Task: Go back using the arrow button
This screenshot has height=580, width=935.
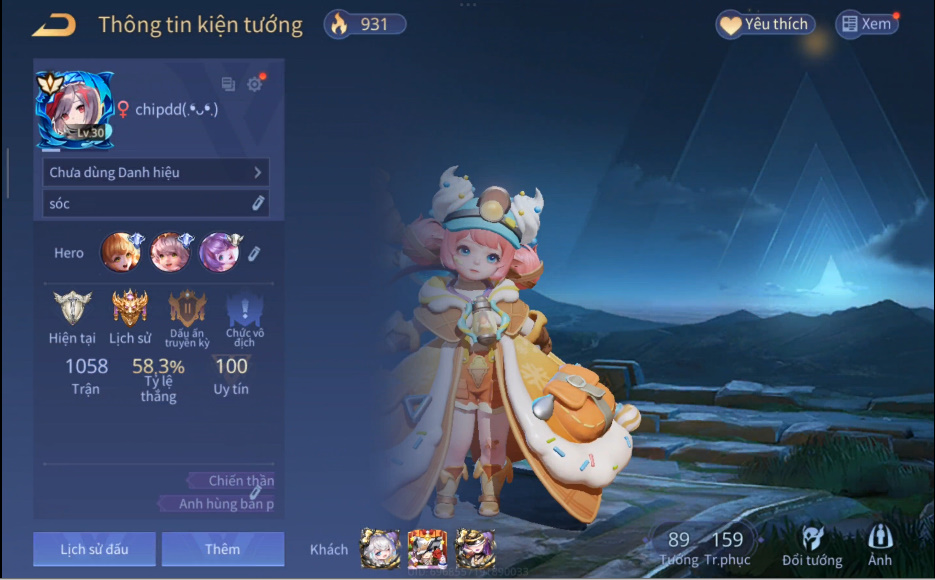Action: [x=54, y=25]
